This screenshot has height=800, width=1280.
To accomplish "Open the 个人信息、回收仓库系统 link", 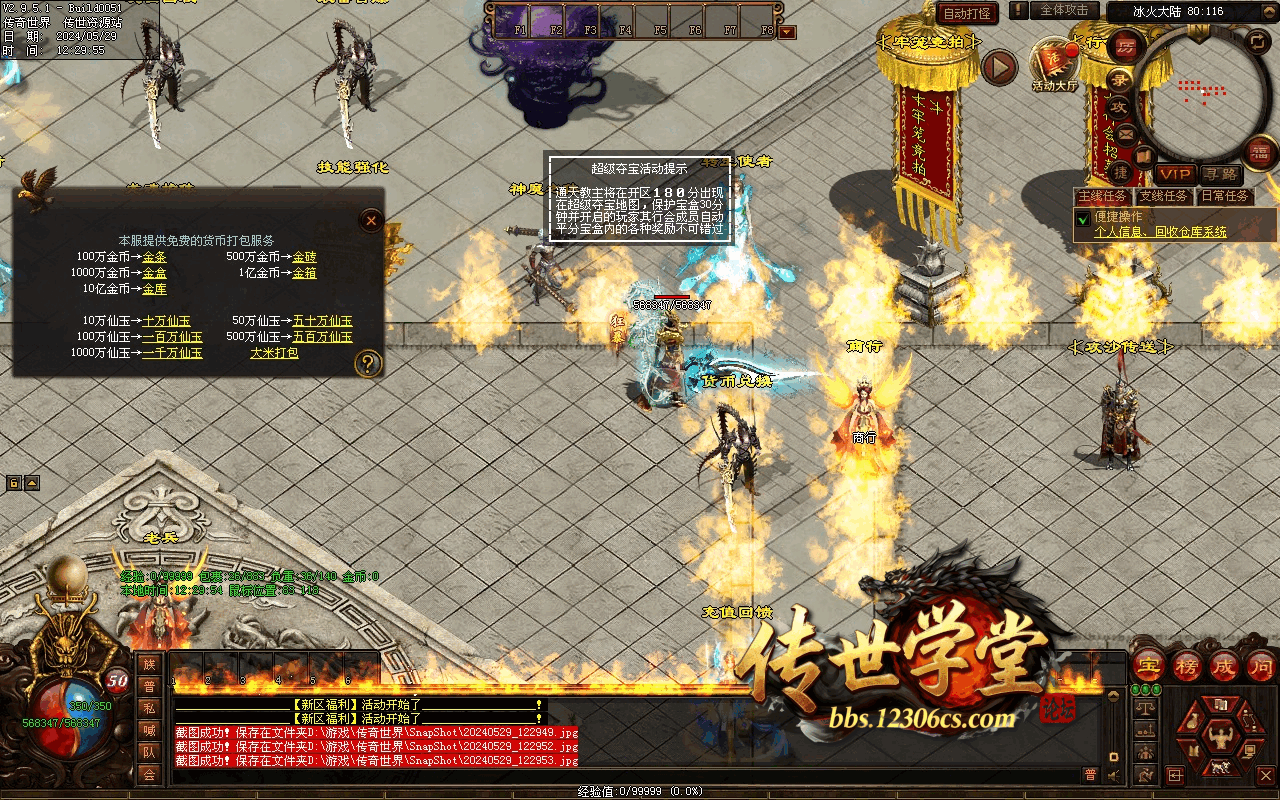I will coord(1160,232).
